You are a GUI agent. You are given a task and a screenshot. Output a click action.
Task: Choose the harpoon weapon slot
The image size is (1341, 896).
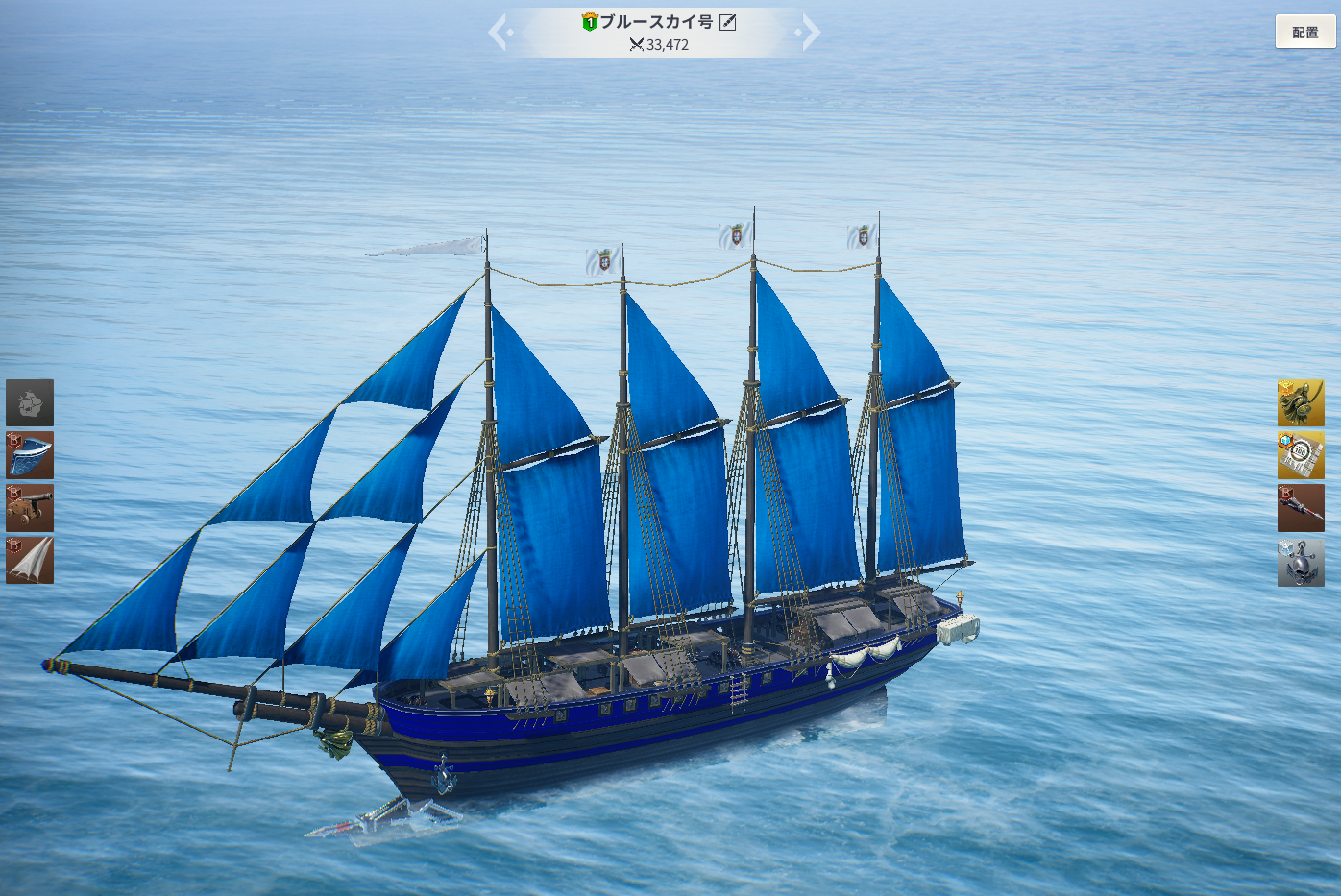coord(1301,508)
